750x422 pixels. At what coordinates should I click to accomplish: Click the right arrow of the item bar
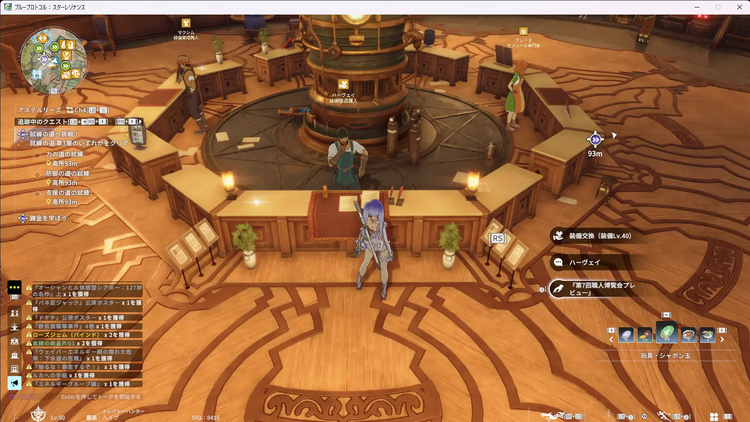tap(723, 340)
